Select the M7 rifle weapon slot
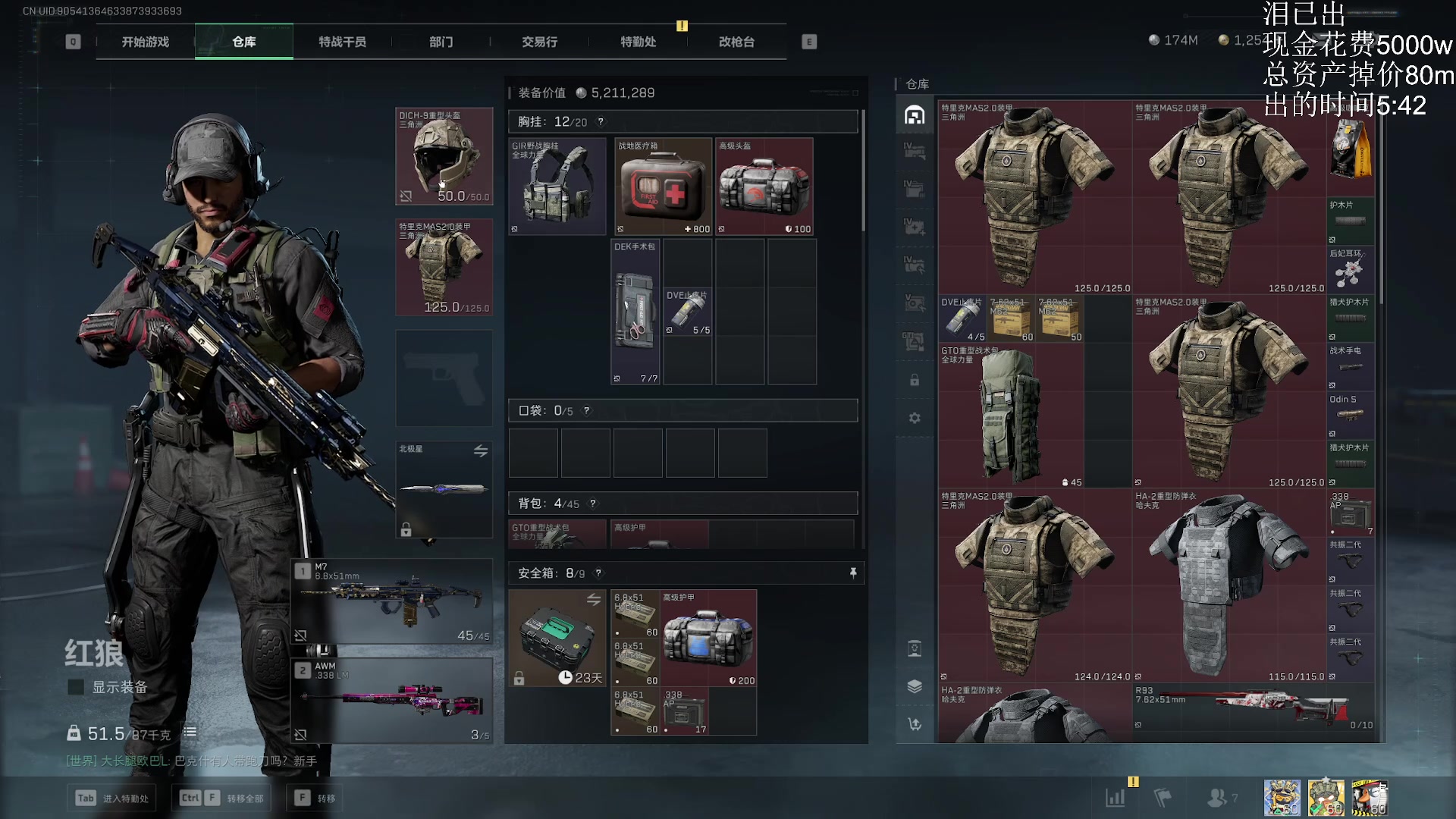 pos(393,602)
